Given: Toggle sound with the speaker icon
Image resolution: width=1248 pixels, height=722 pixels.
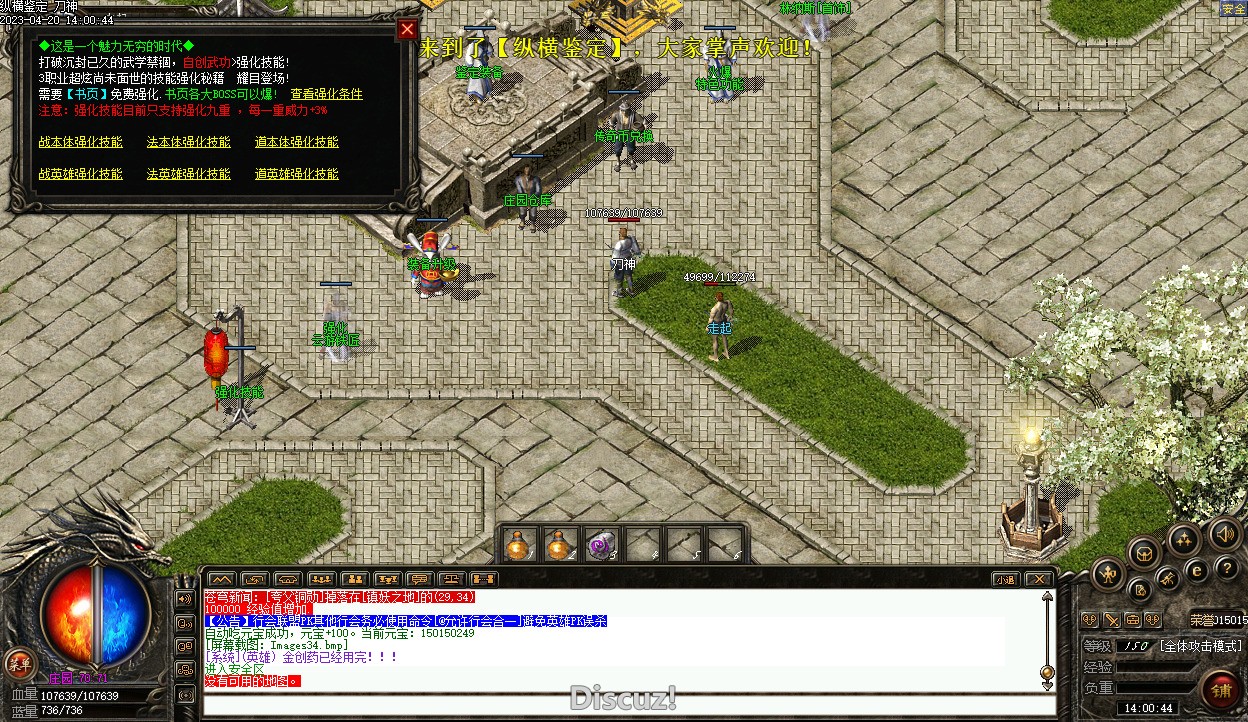Looking at the screenshot, I should point(1224,533).
